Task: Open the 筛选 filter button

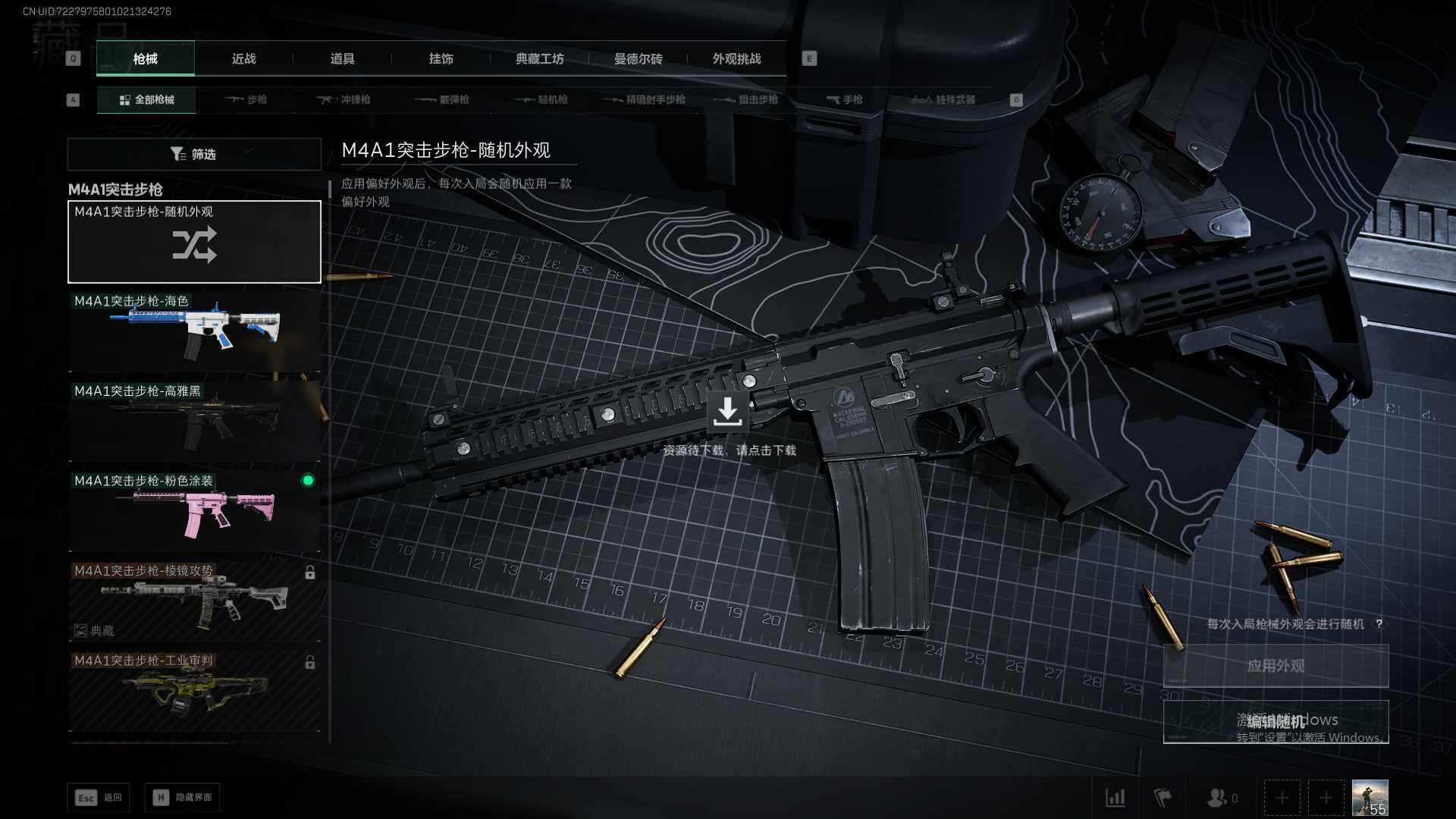Action: [x=194, y=154]
